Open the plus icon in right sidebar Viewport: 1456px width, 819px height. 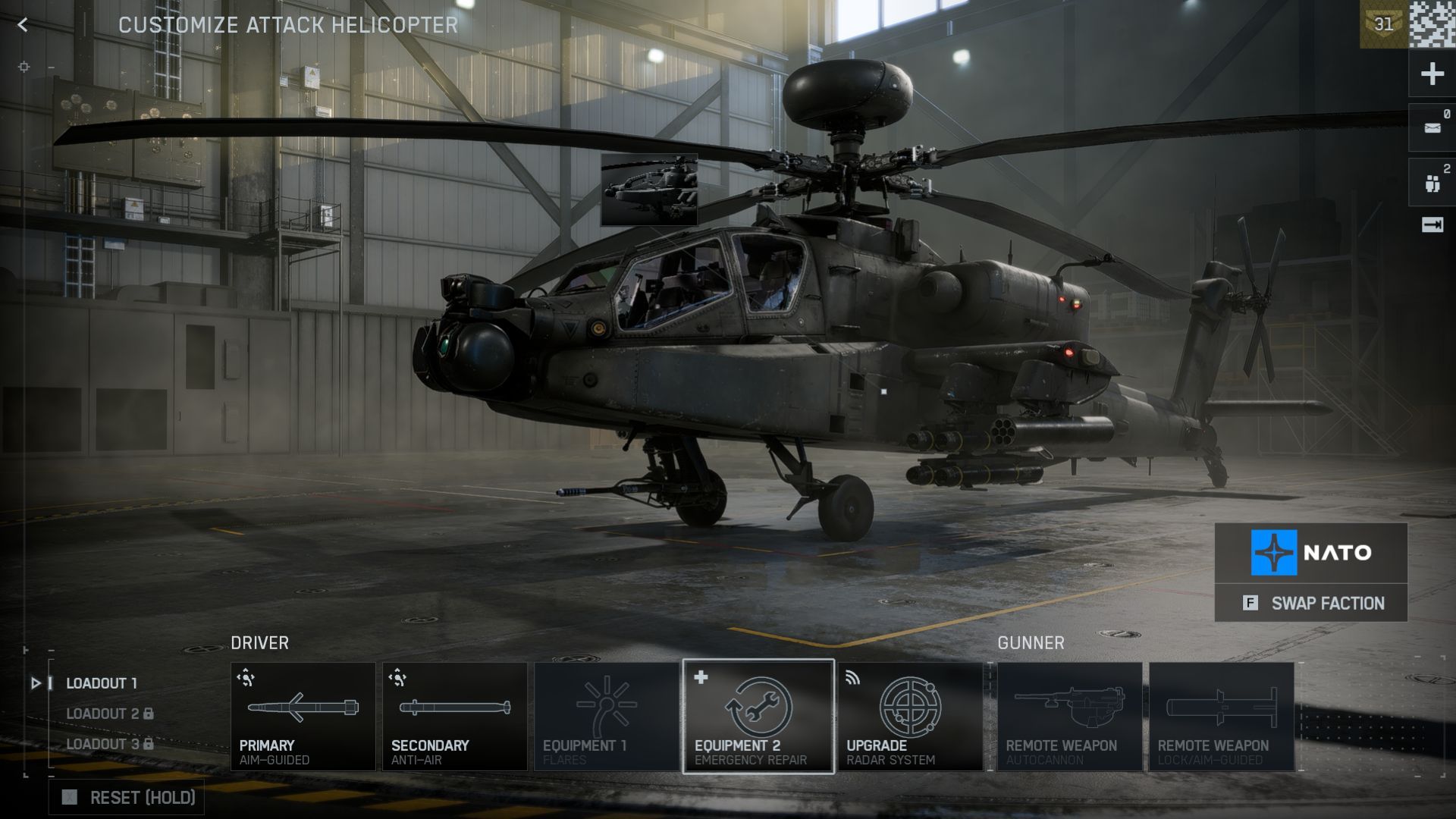(1432, 74)
